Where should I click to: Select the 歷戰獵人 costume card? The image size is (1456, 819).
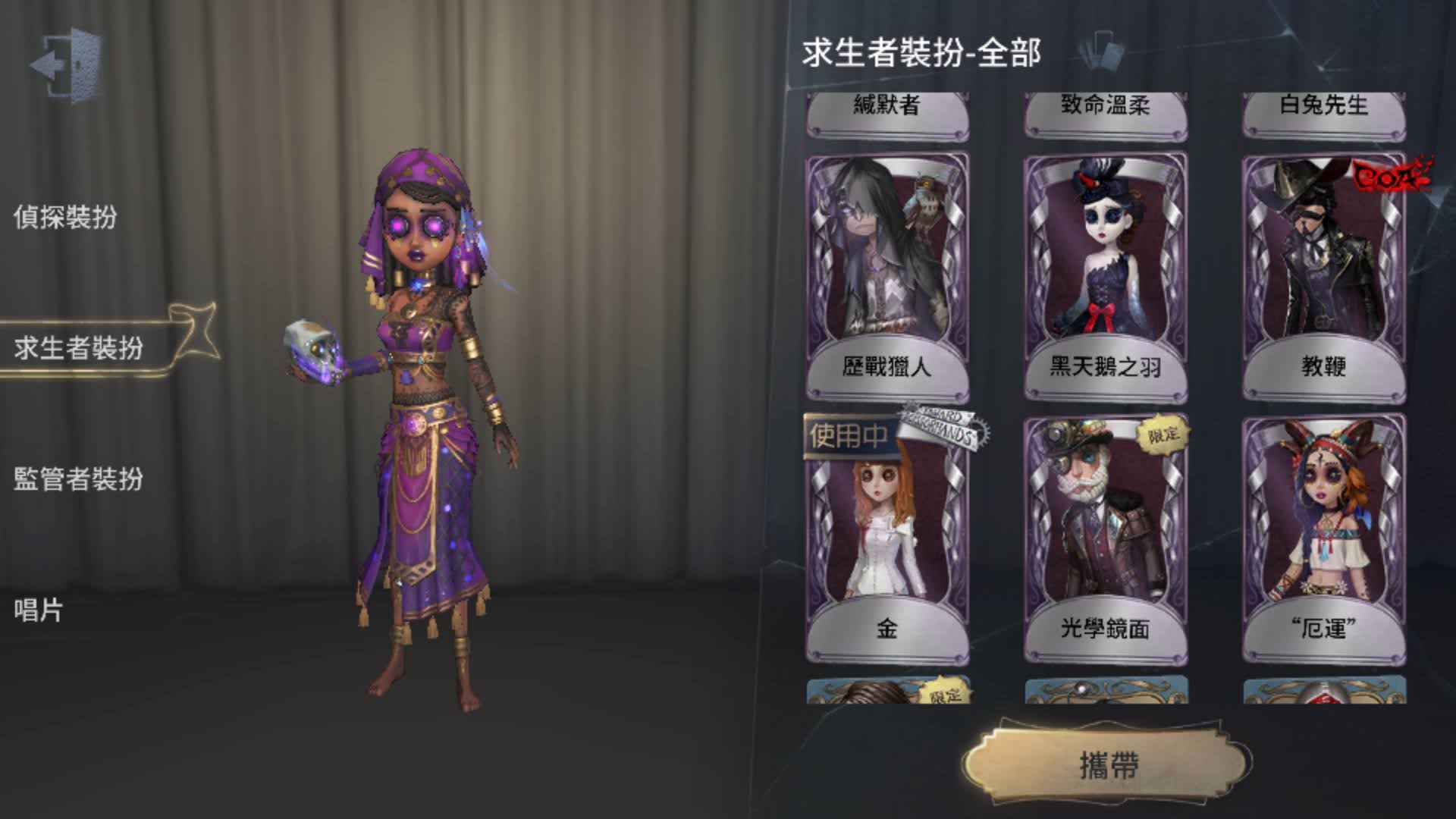coord(887,258)
